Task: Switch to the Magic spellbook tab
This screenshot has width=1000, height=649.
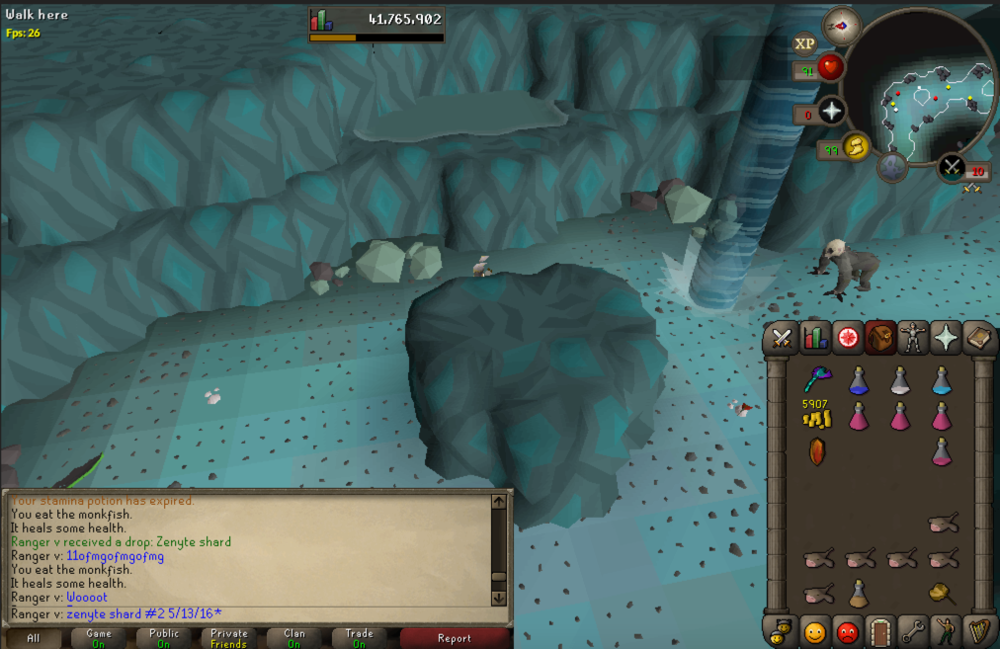Action: click(977, 340)
